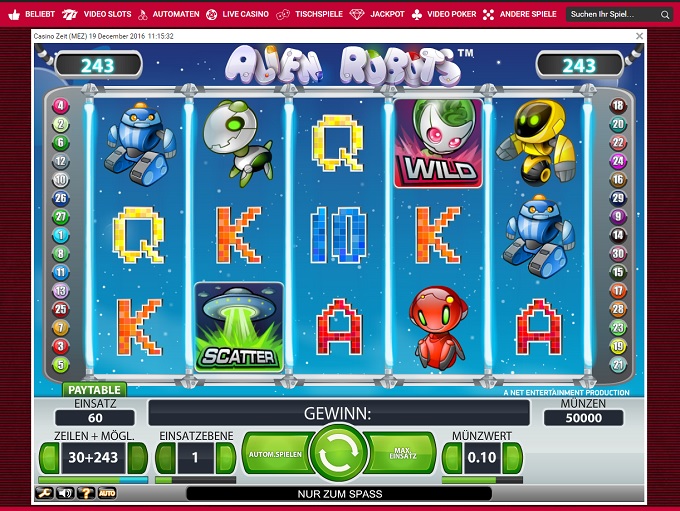680x511 pixels.
Task: Click the game search field
Action: 612,15
